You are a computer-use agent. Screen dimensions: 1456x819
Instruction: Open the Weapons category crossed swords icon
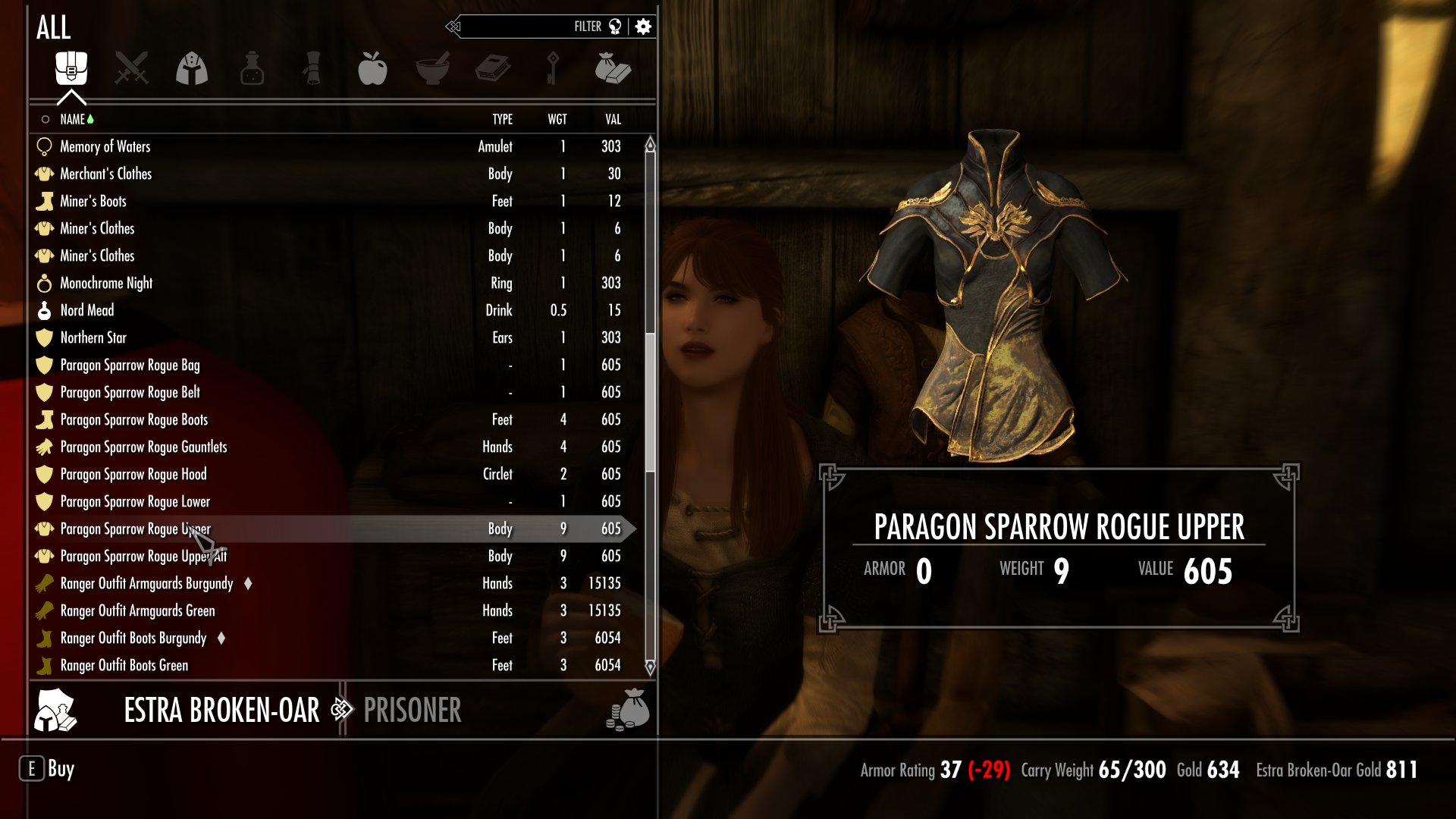[x=130, y=68]
